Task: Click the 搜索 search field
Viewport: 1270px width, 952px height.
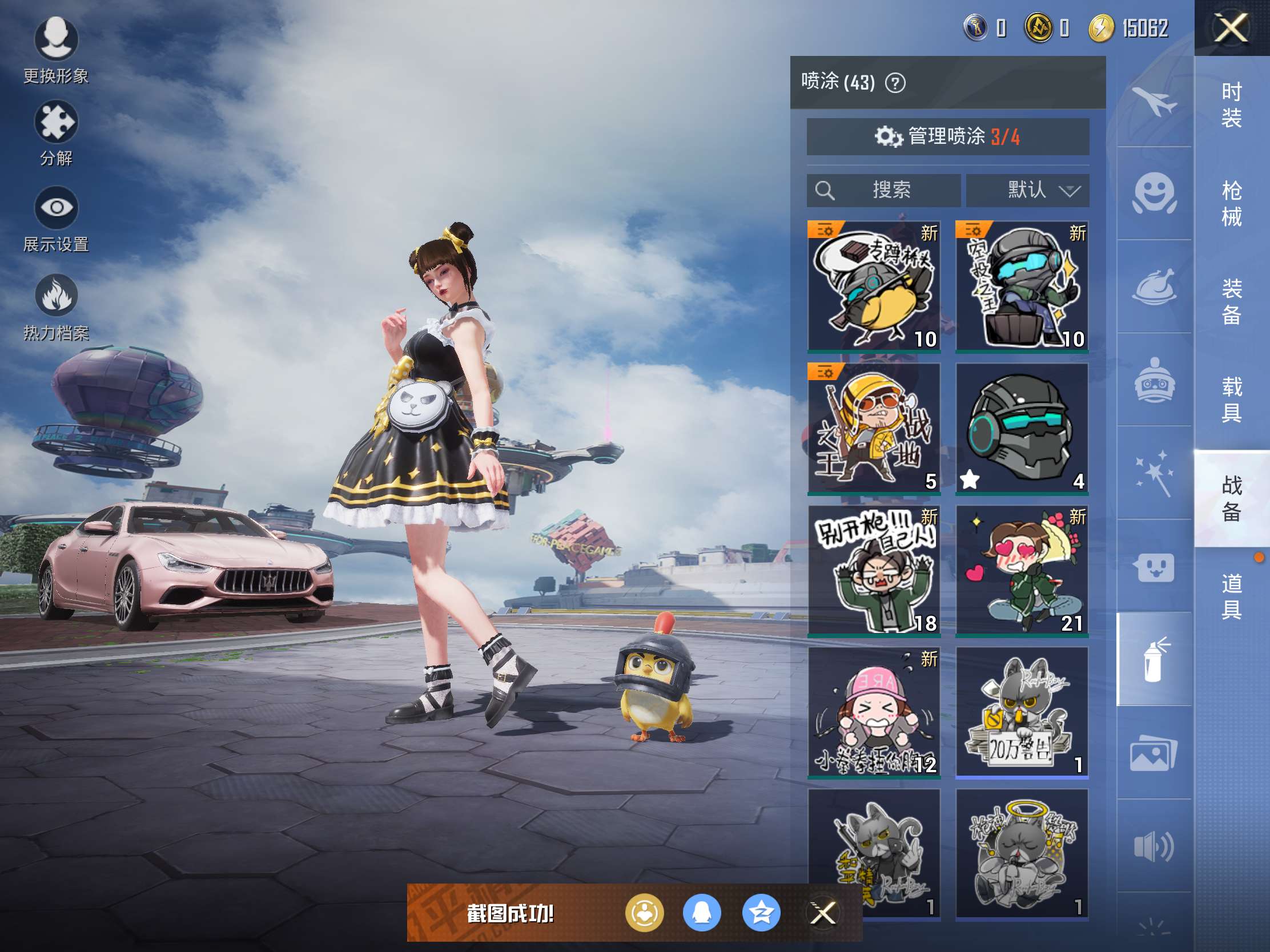Action: click(x=883, y=190)
